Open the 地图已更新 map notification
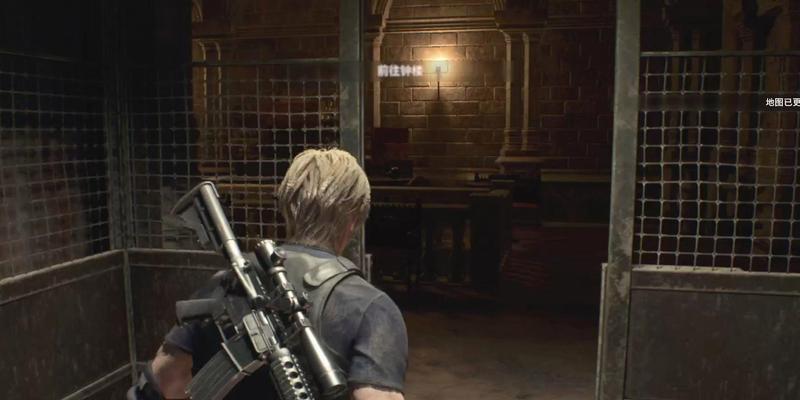 781,102
